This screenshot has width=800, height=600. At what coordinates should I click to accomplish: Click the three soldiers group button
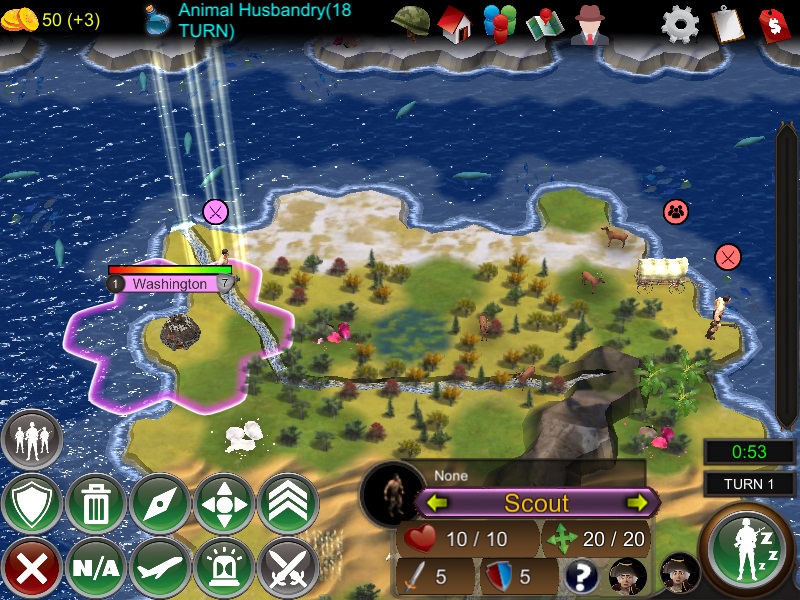(32, 440)
